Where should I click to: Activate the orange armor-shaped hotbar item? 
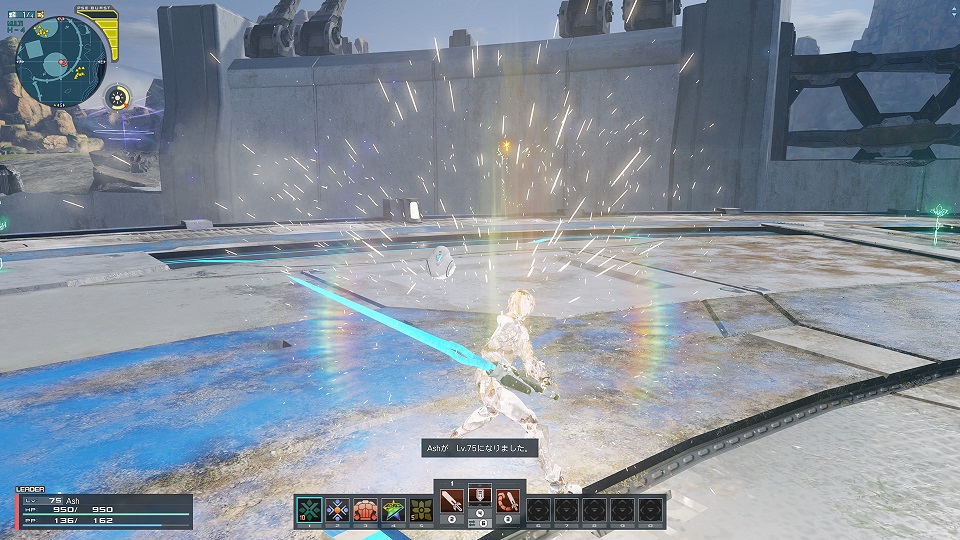[x=365, y=510]
